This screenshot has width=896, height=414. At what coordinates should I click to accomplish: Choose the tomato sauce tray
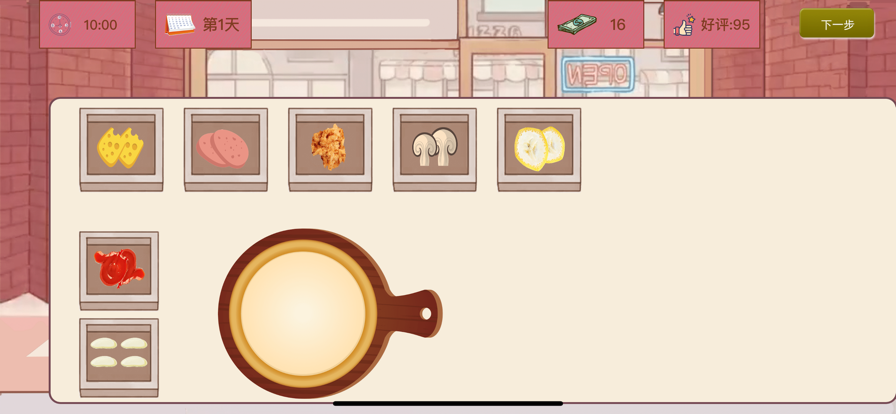tap(119, 269)
